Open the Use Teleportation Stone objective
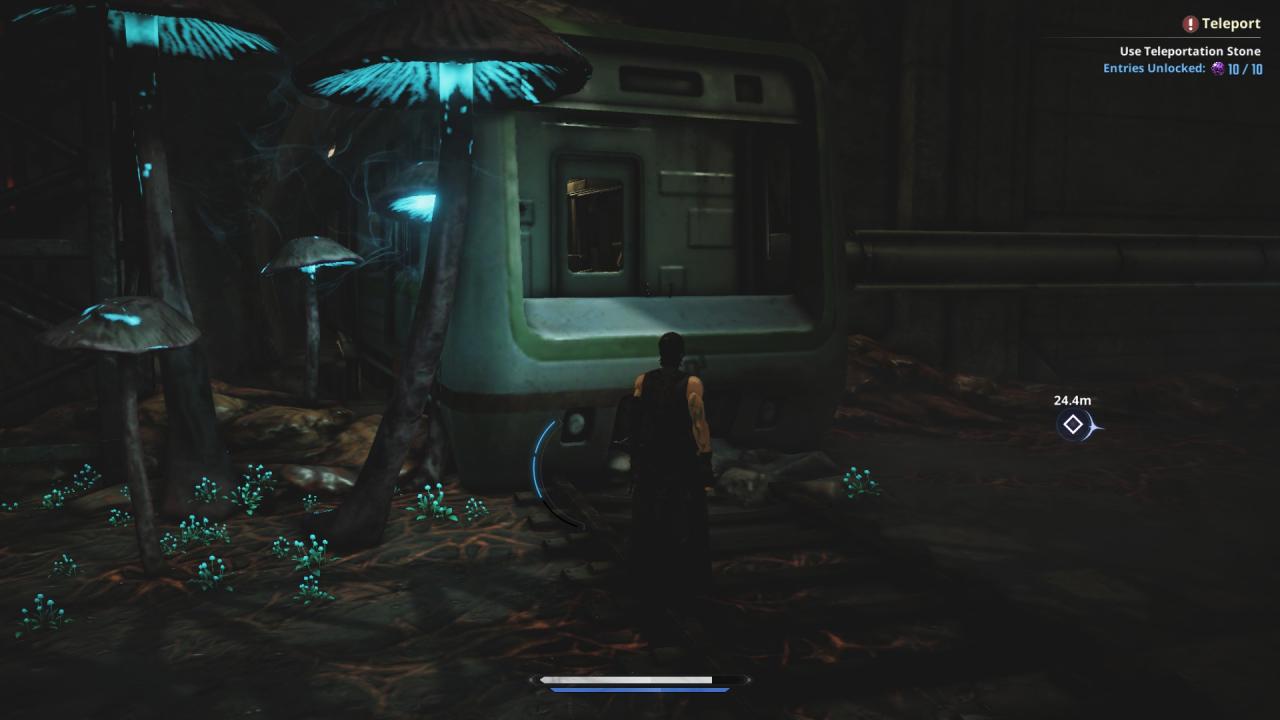 (1190, 51)
